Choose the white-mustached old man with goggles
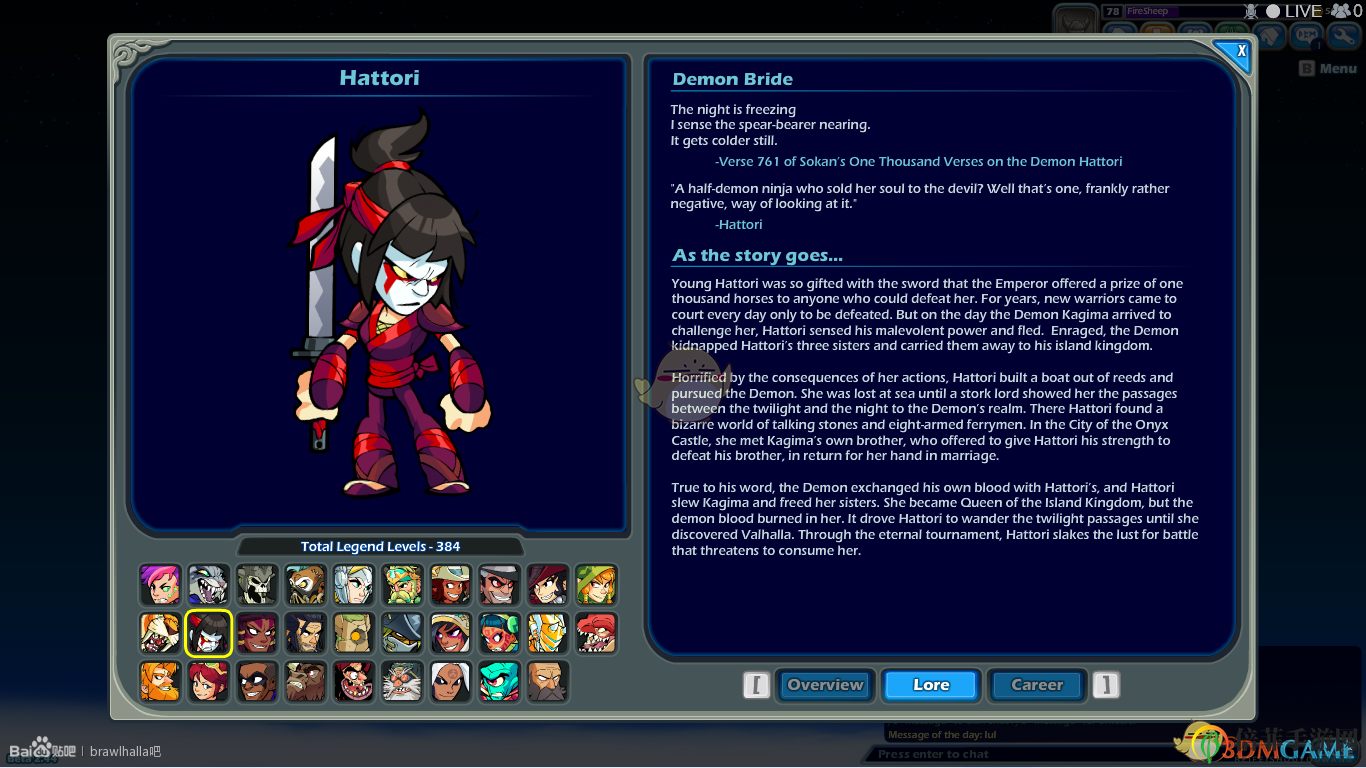The width and height of the screenshot is (1366, 768). [402, 681]
